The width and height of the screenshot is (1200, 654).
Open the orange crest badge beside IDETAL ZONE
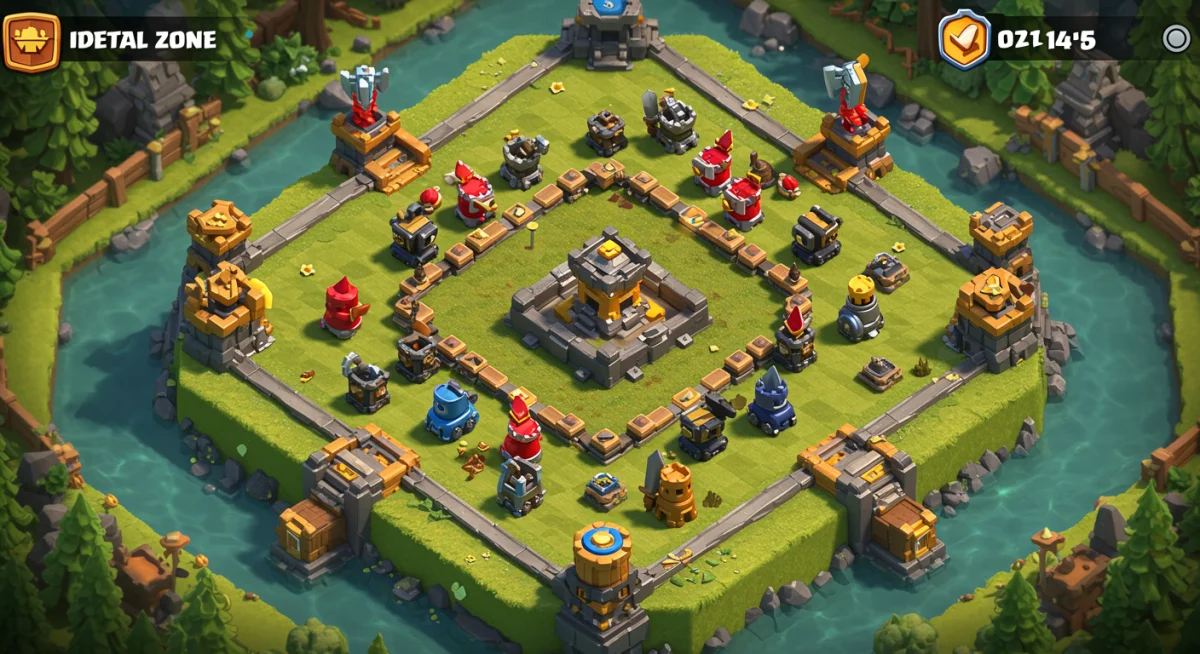31,40
